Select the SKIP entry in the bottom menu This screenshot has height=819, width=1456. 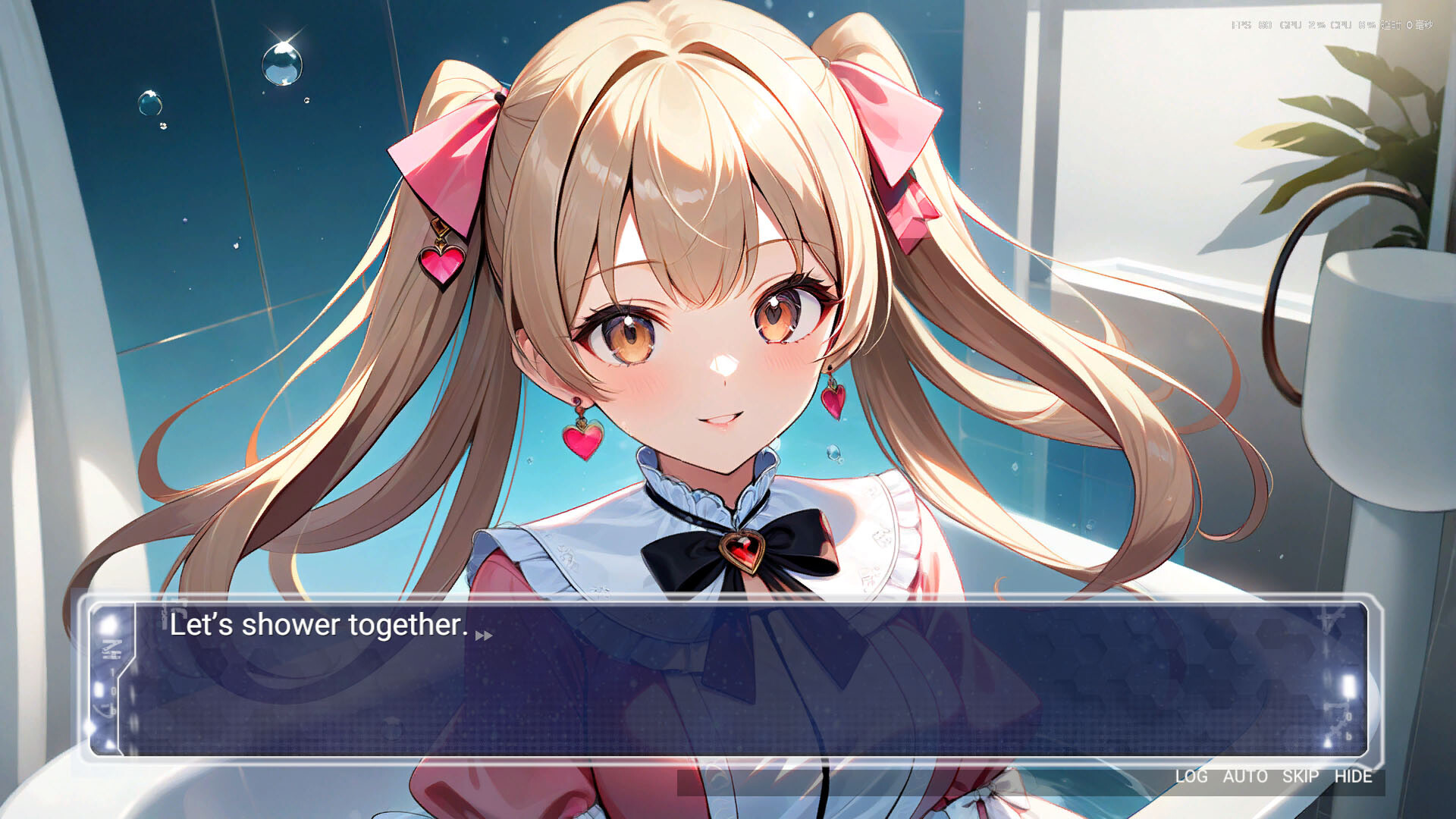tap(1301, 777)
